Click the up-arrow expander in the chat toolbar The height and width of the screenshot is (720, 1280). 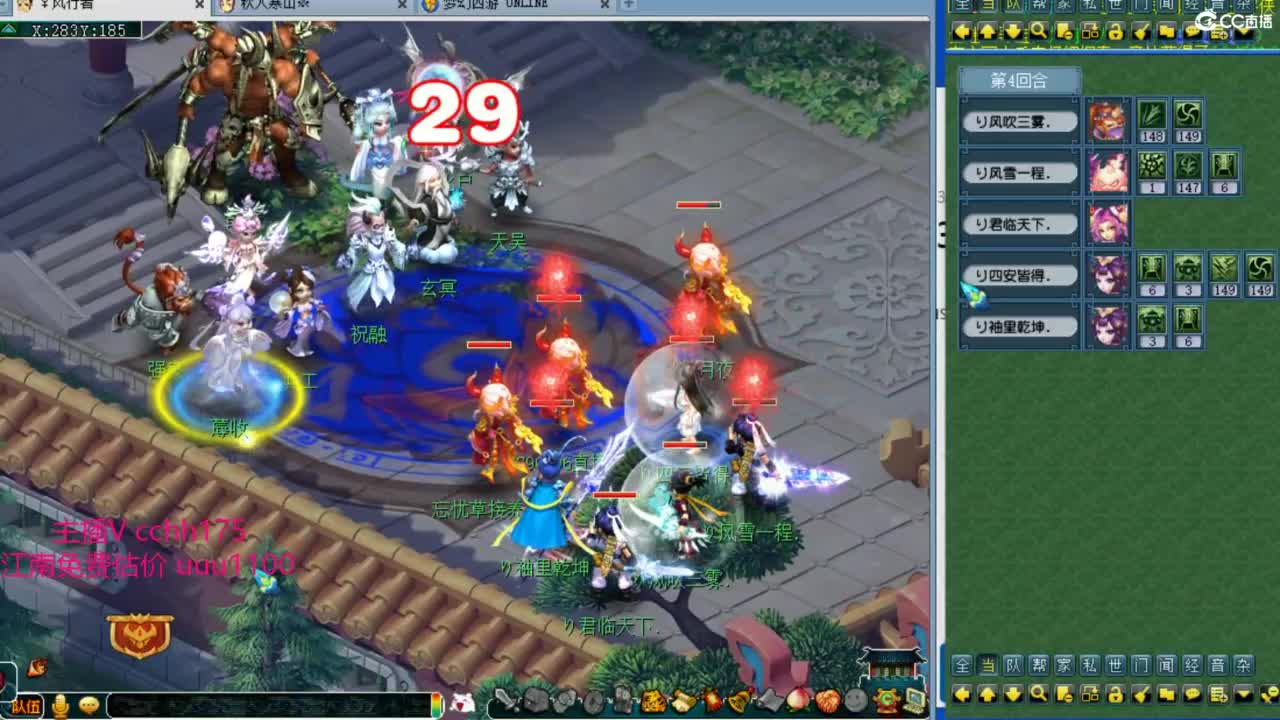(986, 697)
